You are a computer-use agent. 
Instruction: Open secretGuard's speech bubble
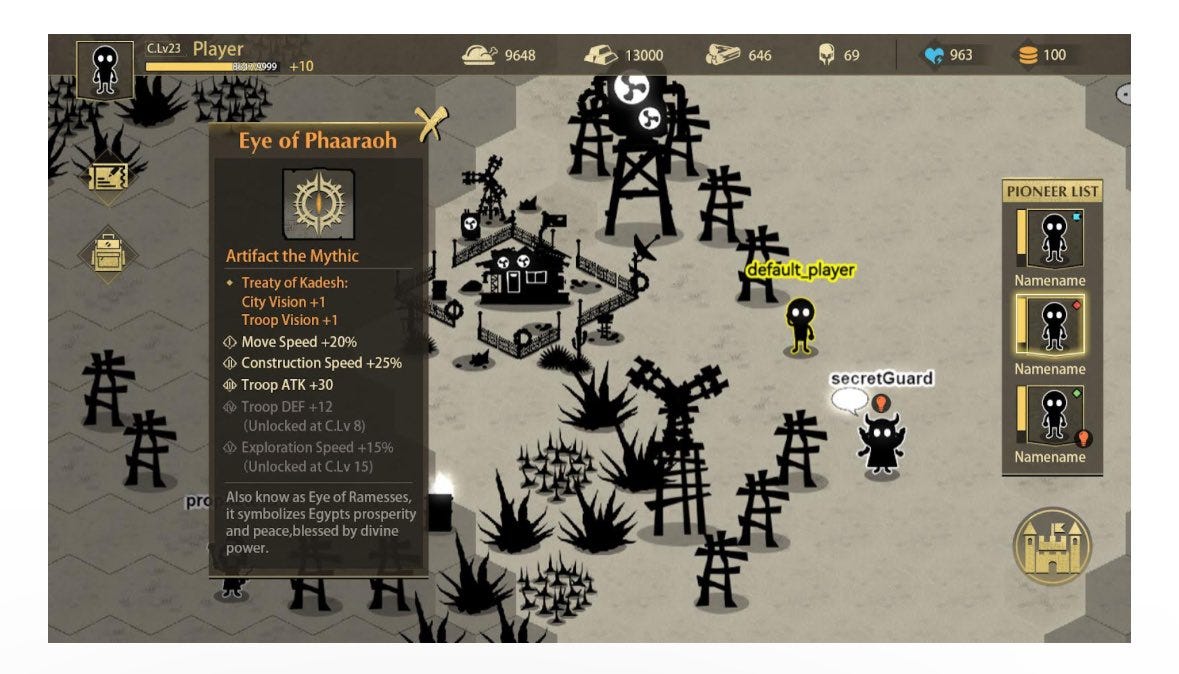[850, 401]
